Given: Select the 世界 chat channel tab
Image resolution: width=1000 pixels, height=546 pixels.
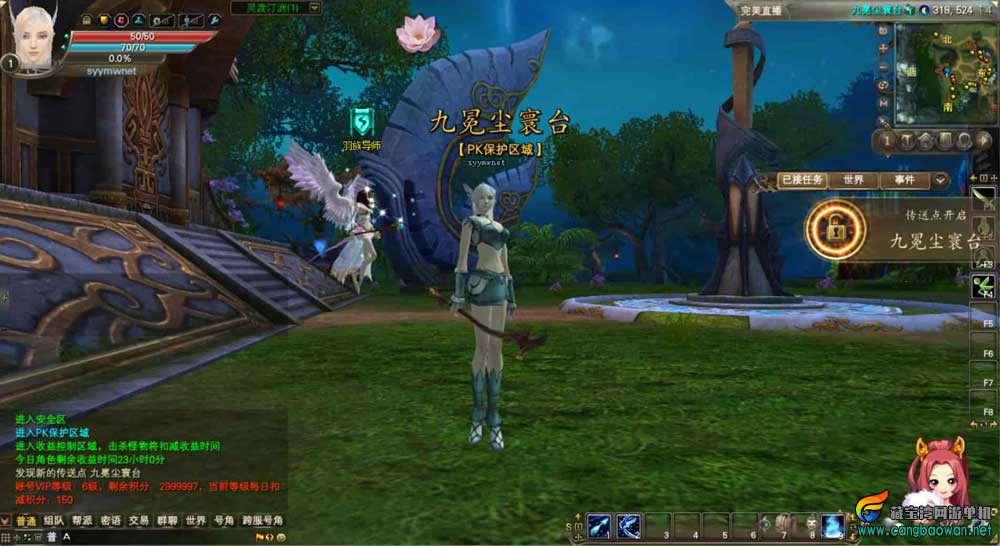Looking at the screenshot, I should pos(195,520).
